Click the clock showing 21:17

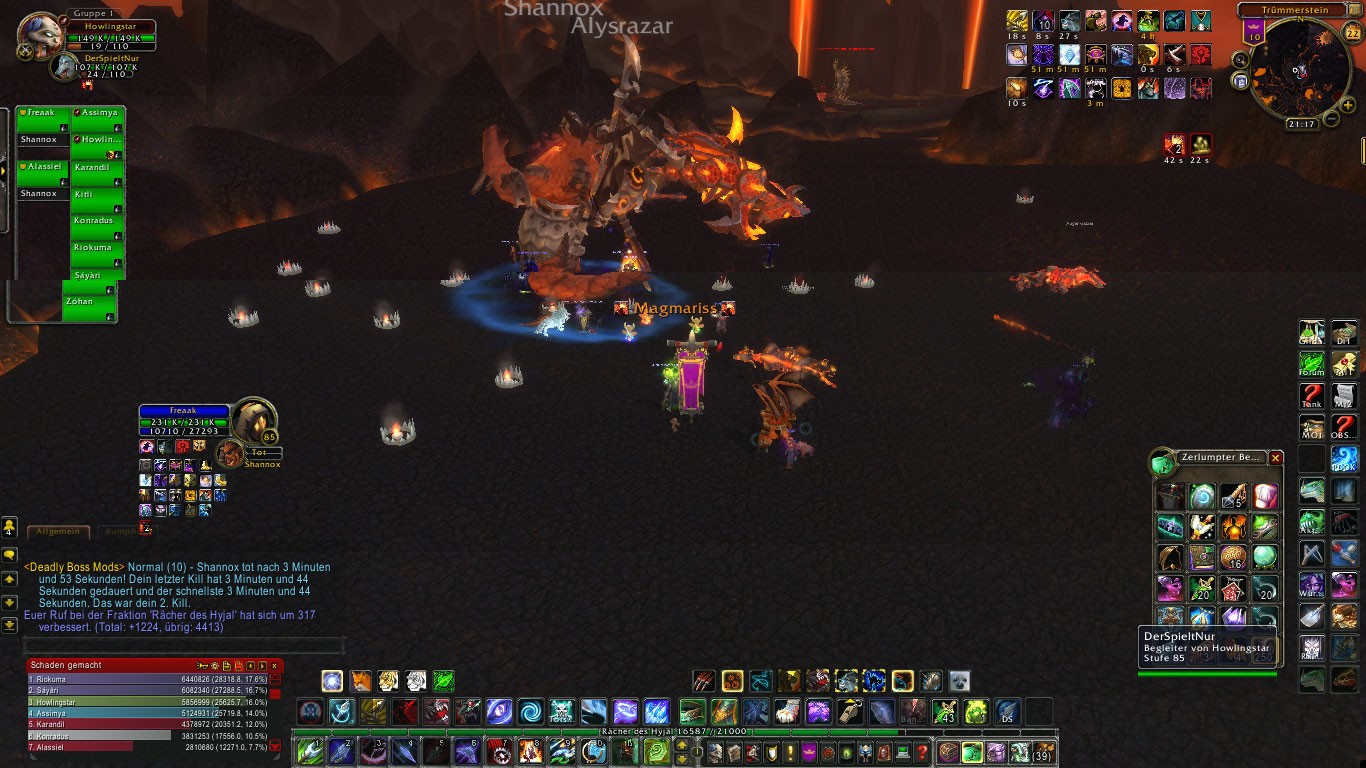[x=1301, y=124]
